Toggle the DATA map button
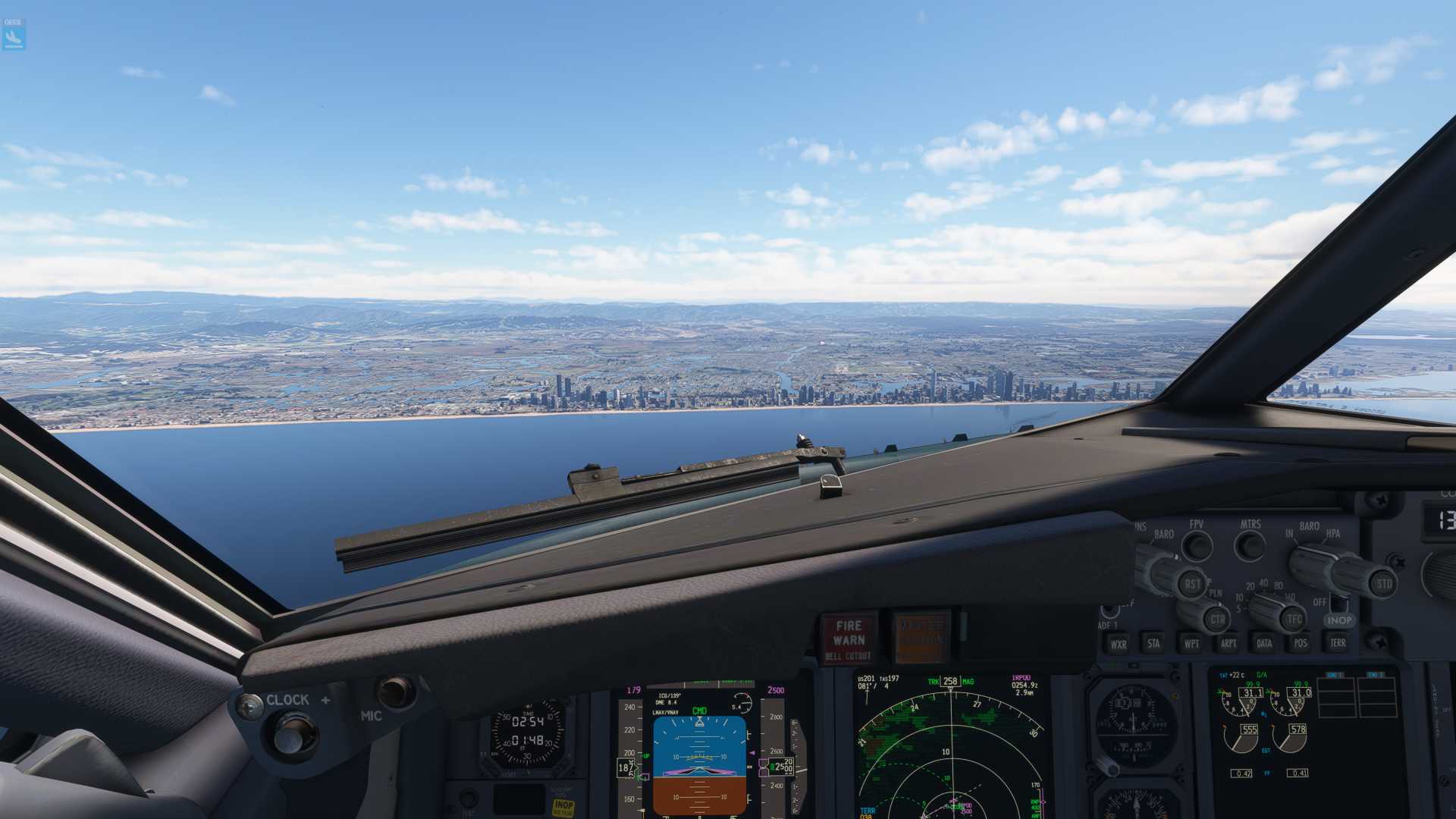This screenshot has height=819, width=1456. (x=1264, y=643)
